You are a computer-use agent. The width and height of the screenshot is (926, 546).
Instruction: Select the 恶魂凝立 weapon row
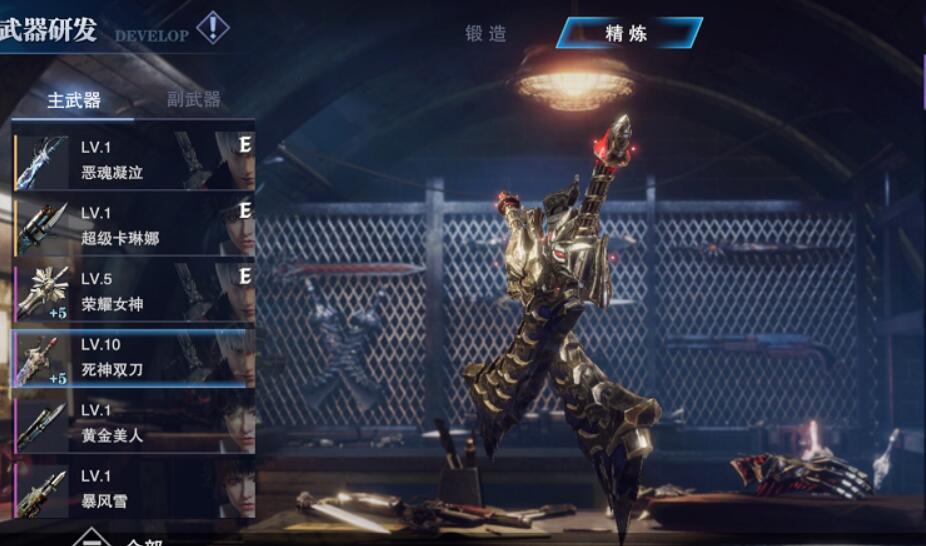[x=133, y=160]
